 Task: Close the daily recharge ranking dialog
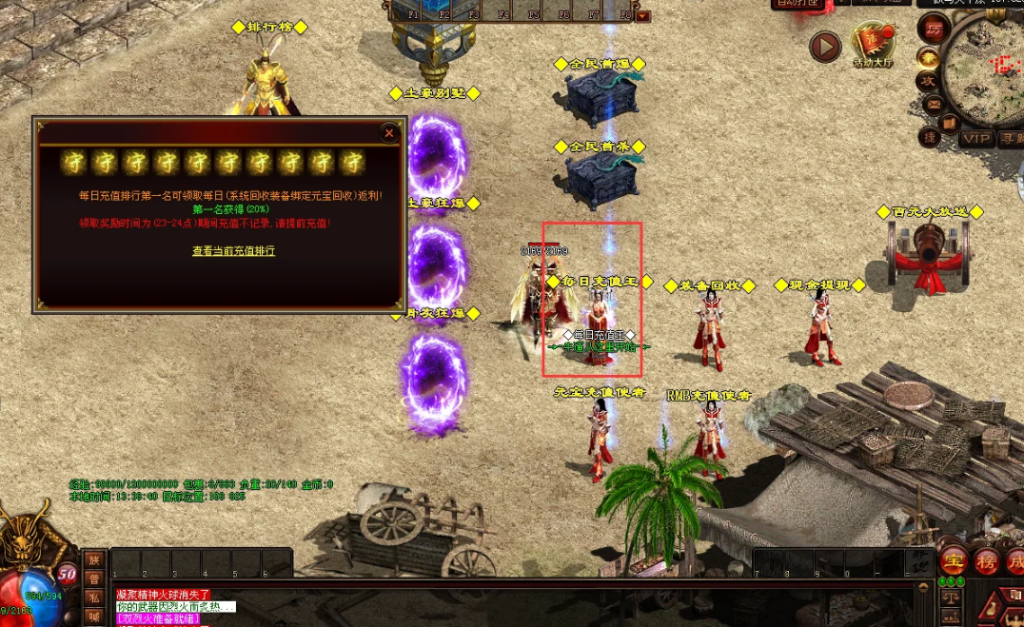point(389,132)
